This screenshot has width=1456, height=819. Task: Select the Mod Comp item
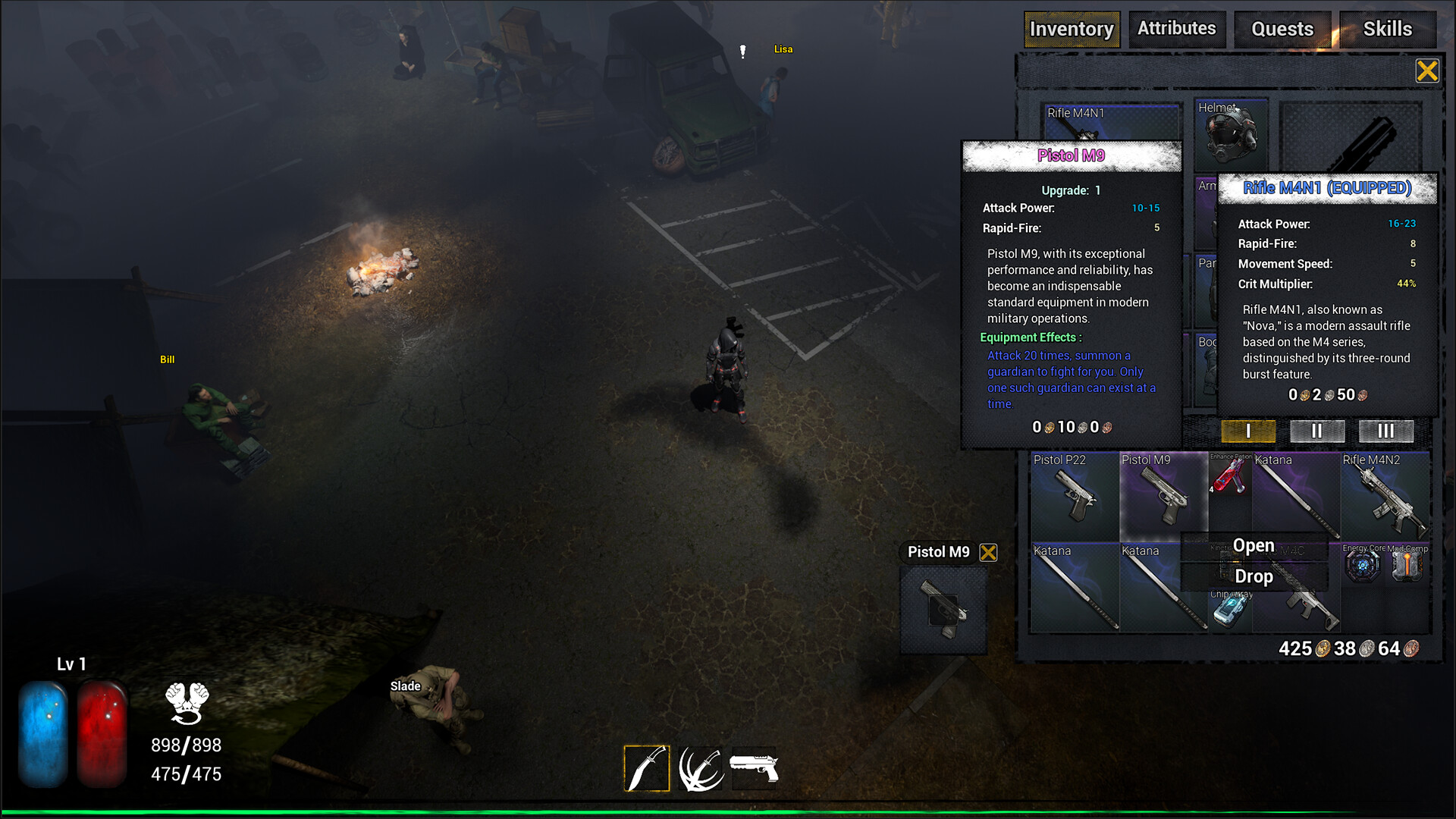click(x=1407, y=565)
